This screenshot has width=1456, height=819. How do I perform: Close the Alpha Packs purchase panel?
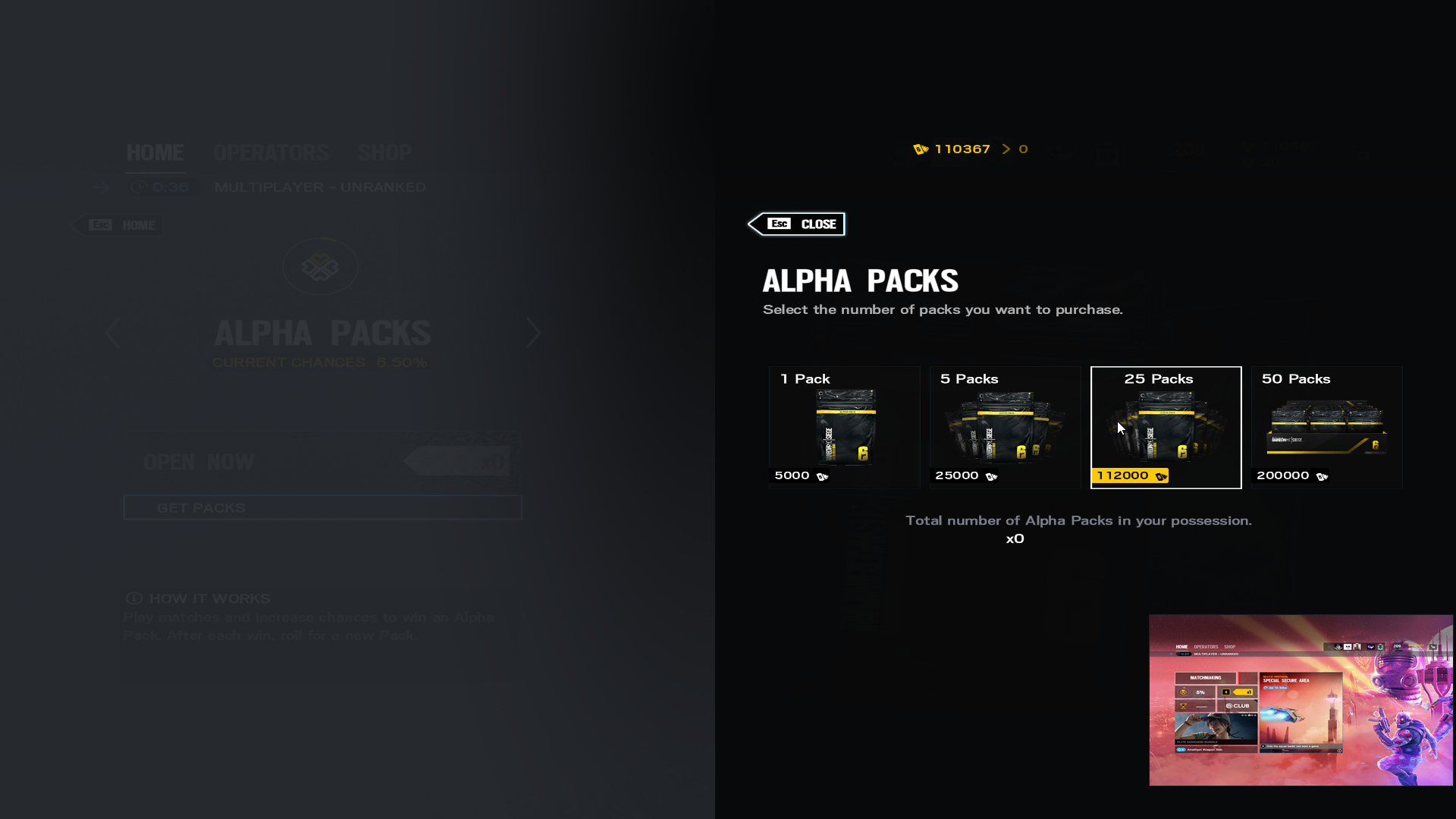[x=798, y=224]
